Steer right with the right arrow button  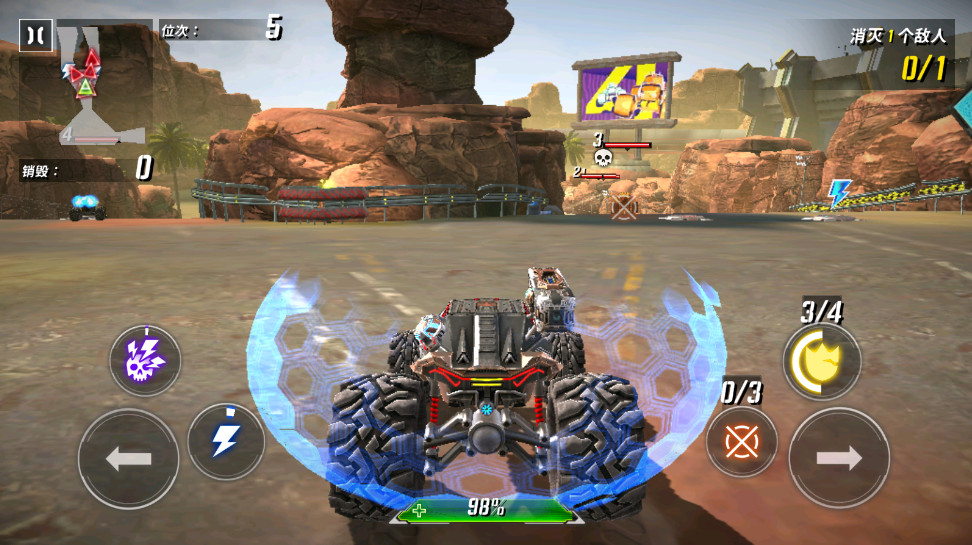[x=838, y=458]
